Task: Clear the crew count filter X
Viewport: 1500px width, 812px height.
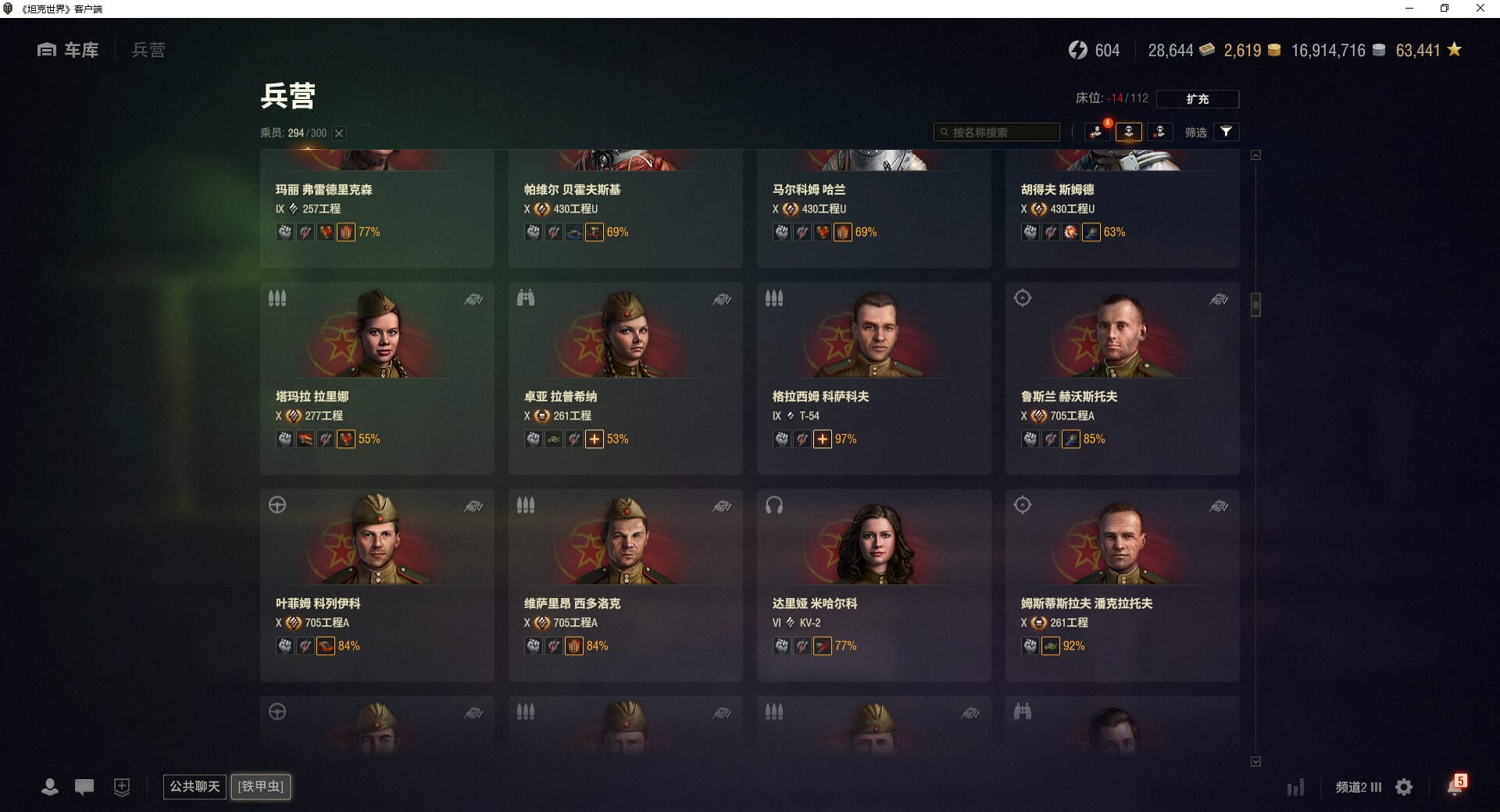Action: [339, 134]
